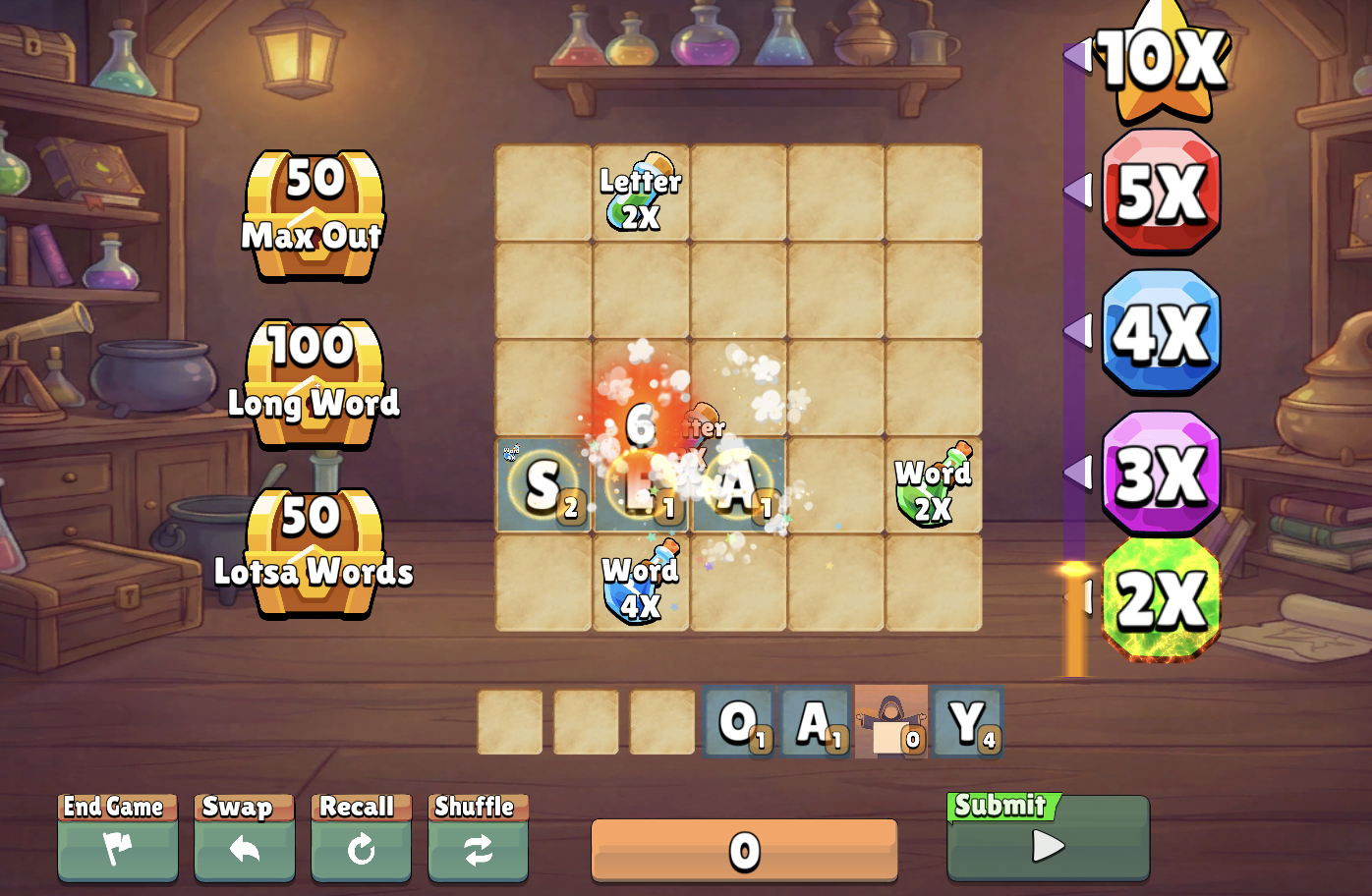Choose the blank wildcard tile in rack
This screenshot has width=1372, height=896.
pyautogui.click(x=891, y=722)
